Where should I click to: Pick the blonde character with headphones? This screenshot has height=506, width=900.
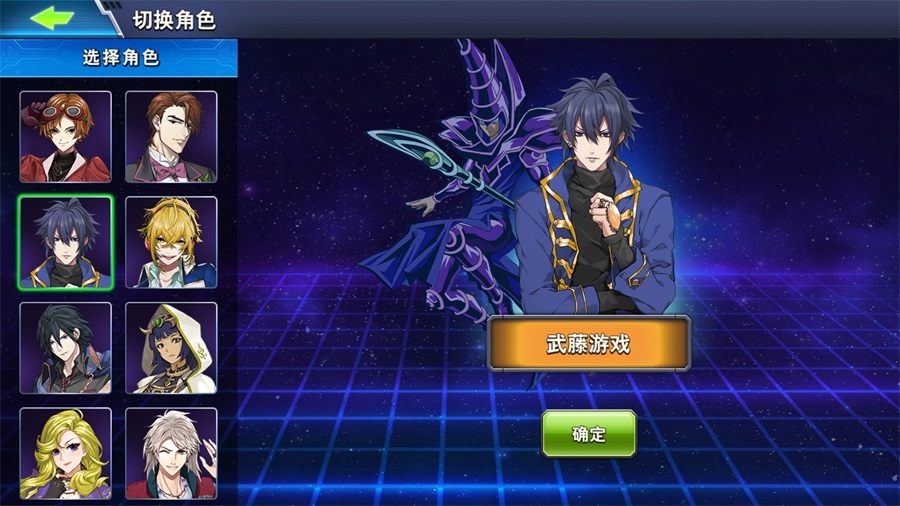coord(171,242)
